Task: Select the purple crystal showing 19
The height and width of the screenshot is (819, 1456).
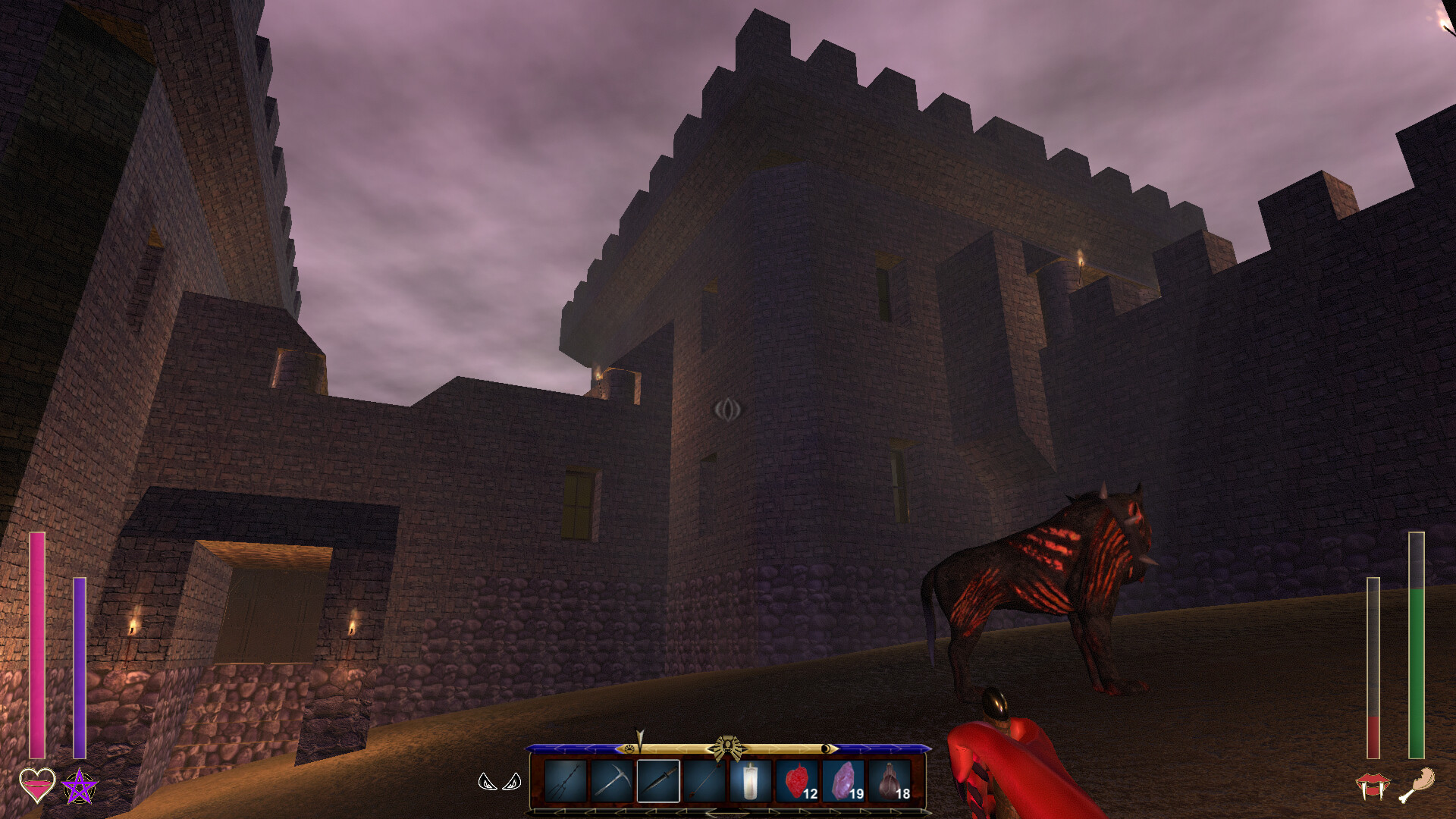Action: [843, 780]
